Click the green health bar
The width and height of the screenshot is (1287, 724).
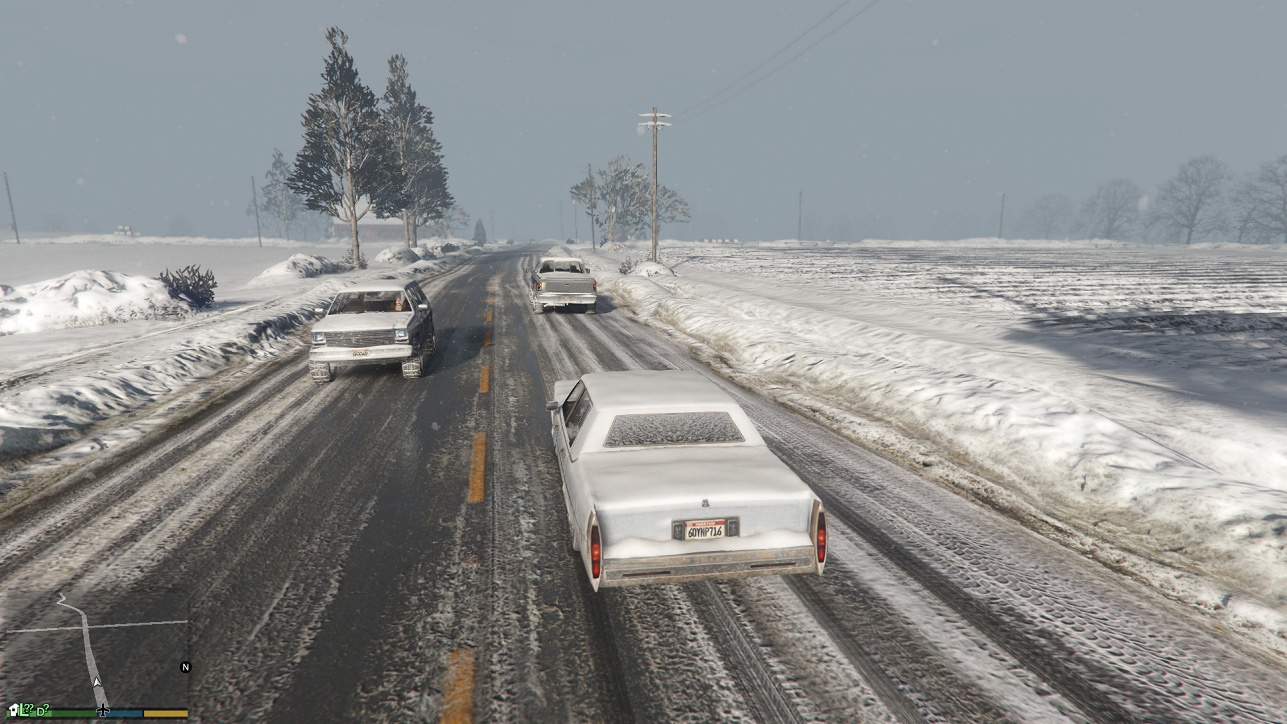(x=70, y=712)
